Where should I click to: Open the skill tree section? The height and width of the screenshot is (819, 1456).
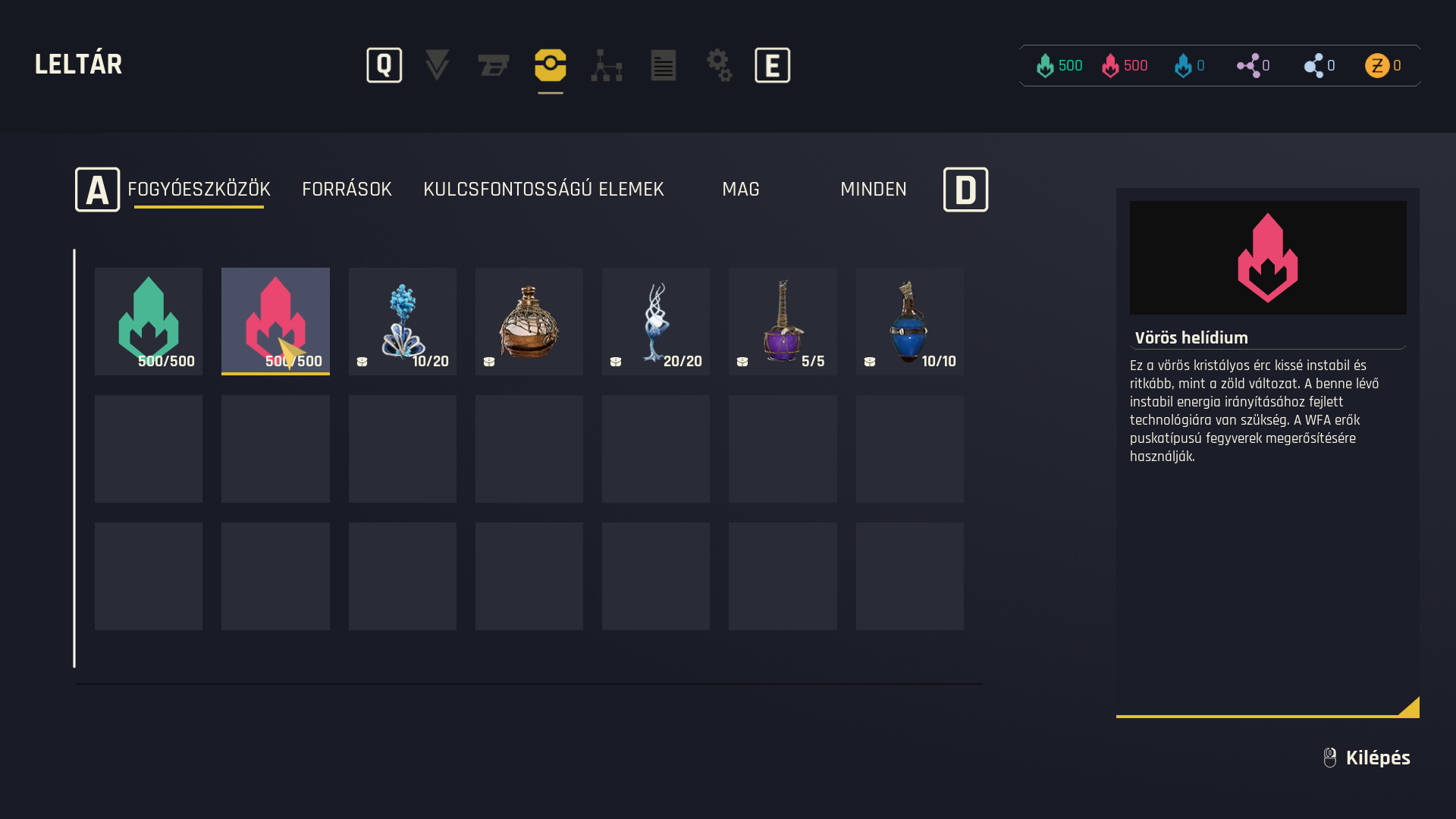(607, 65)
